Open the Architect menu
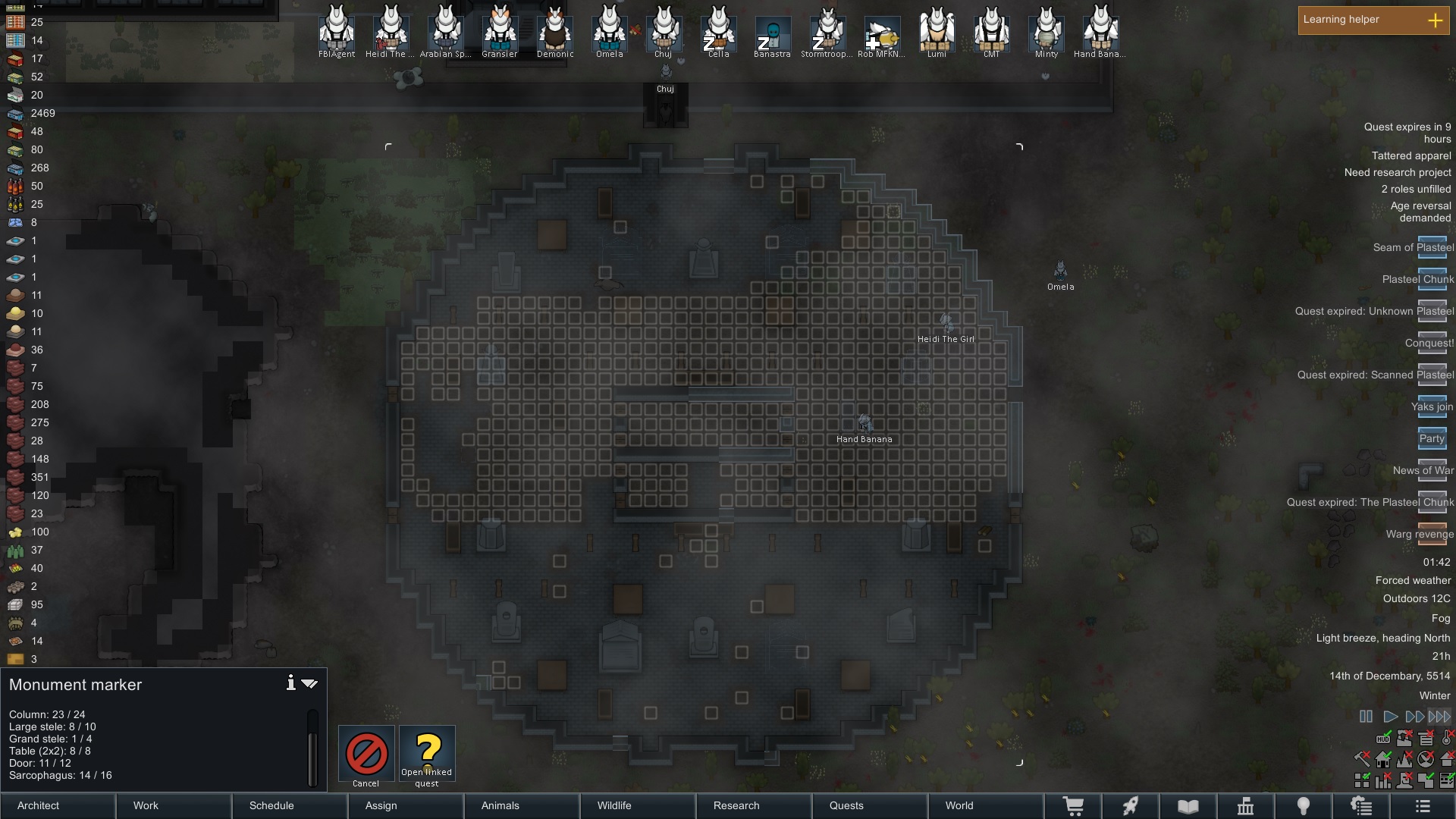The image size is (1456, 819). pyautogui.click(x=58, y=806)
